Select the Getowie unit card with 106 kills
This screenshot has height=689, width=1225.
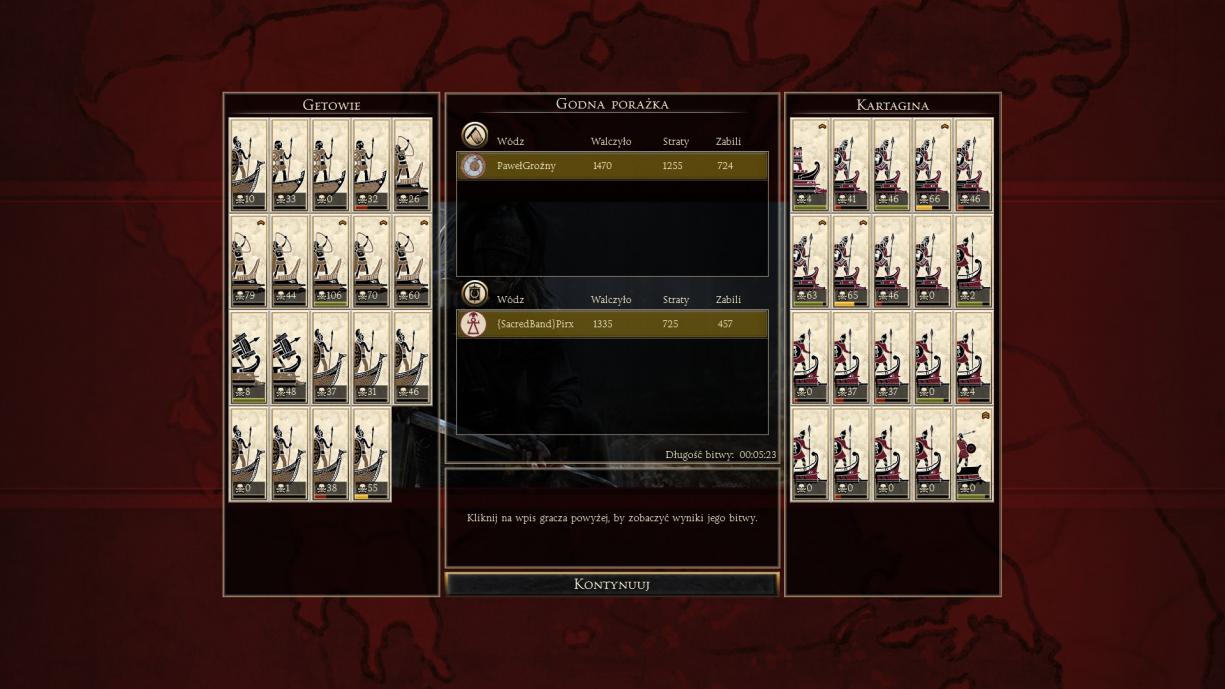pyautogui.click(x=330, y=261)
